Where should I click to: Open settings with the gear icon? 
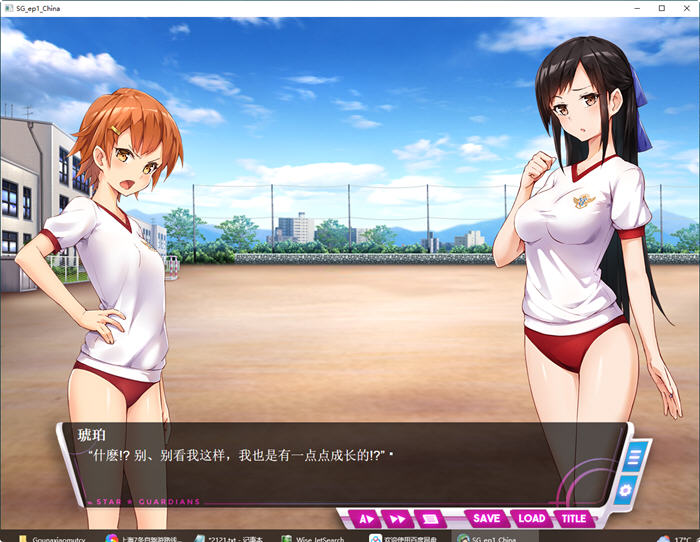click(x=625, y=490)
